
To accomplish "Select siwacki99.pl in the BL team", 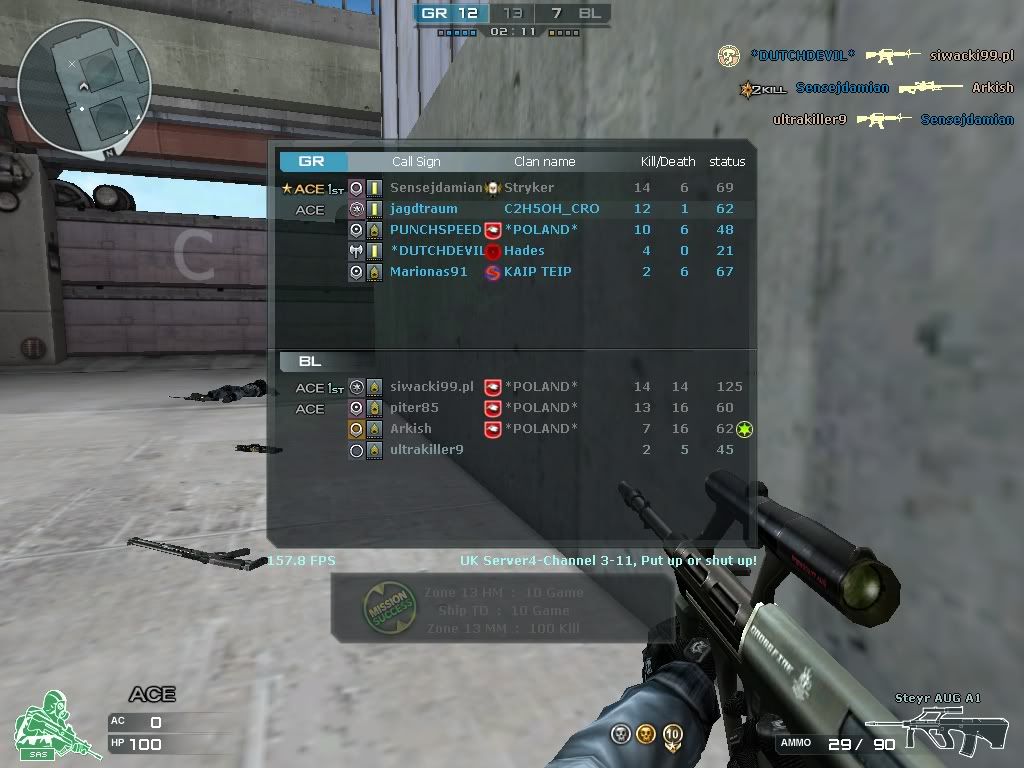I will pos(431,387).
